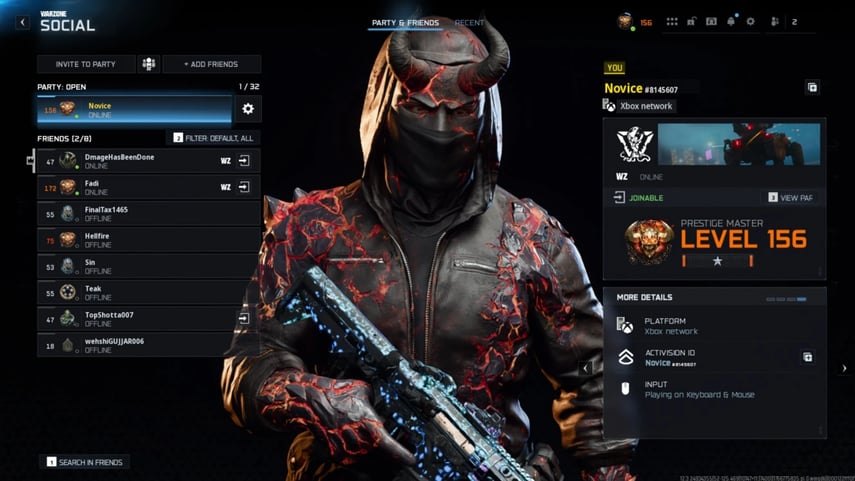Click the Search in Friends field
Viewport: 855px width, 481px height.
tap(85, 462)
